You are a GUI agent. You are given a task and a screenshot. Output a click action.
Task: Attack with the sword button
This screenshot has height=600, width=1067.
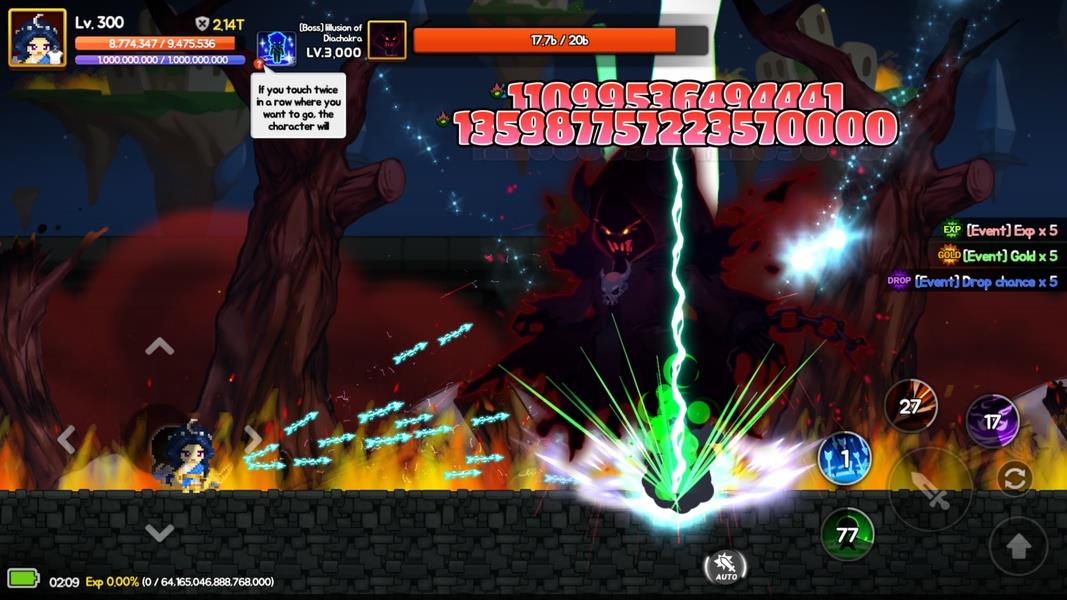[x=930, y=489]
